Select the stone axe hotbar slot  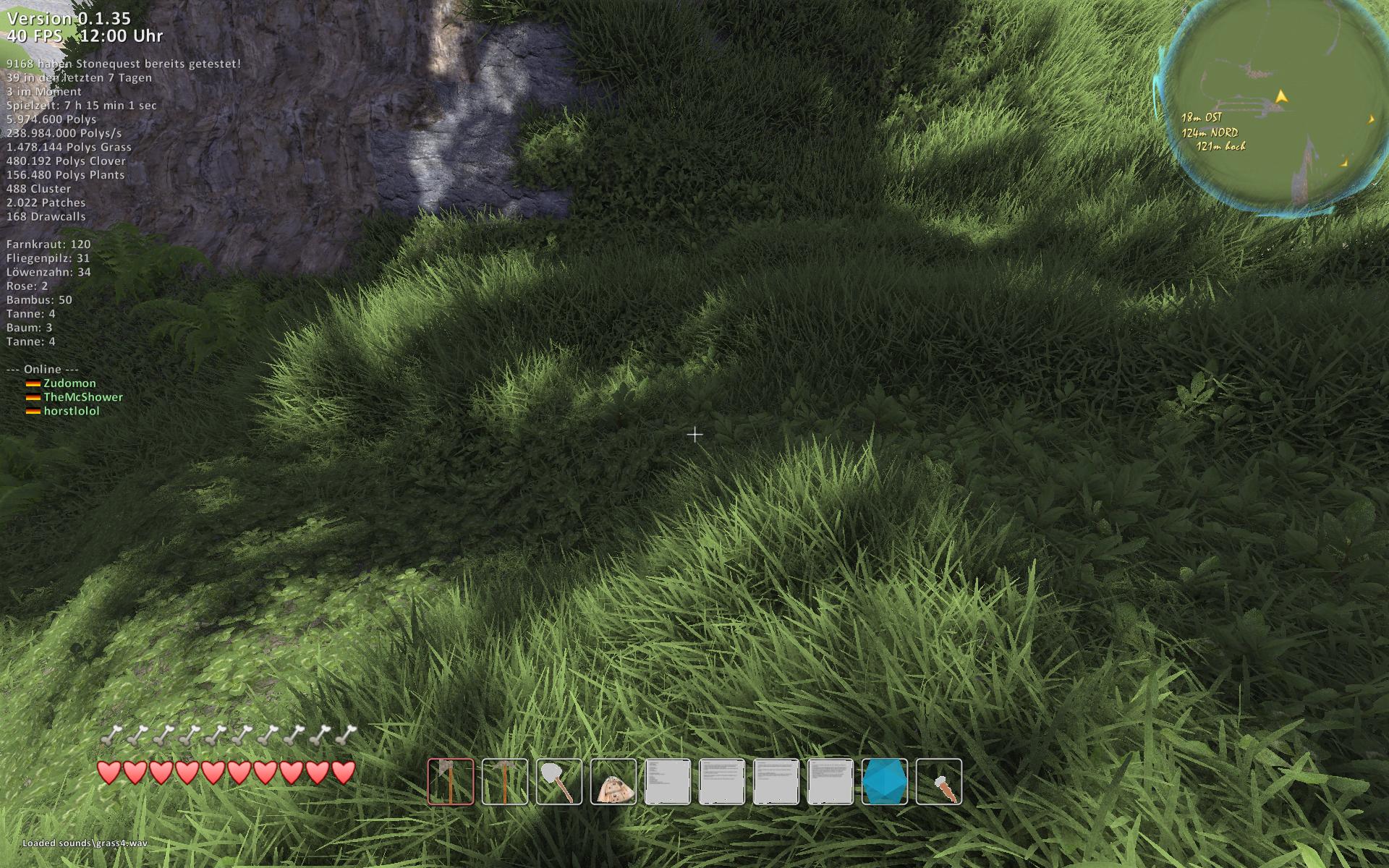click(451, 781)
